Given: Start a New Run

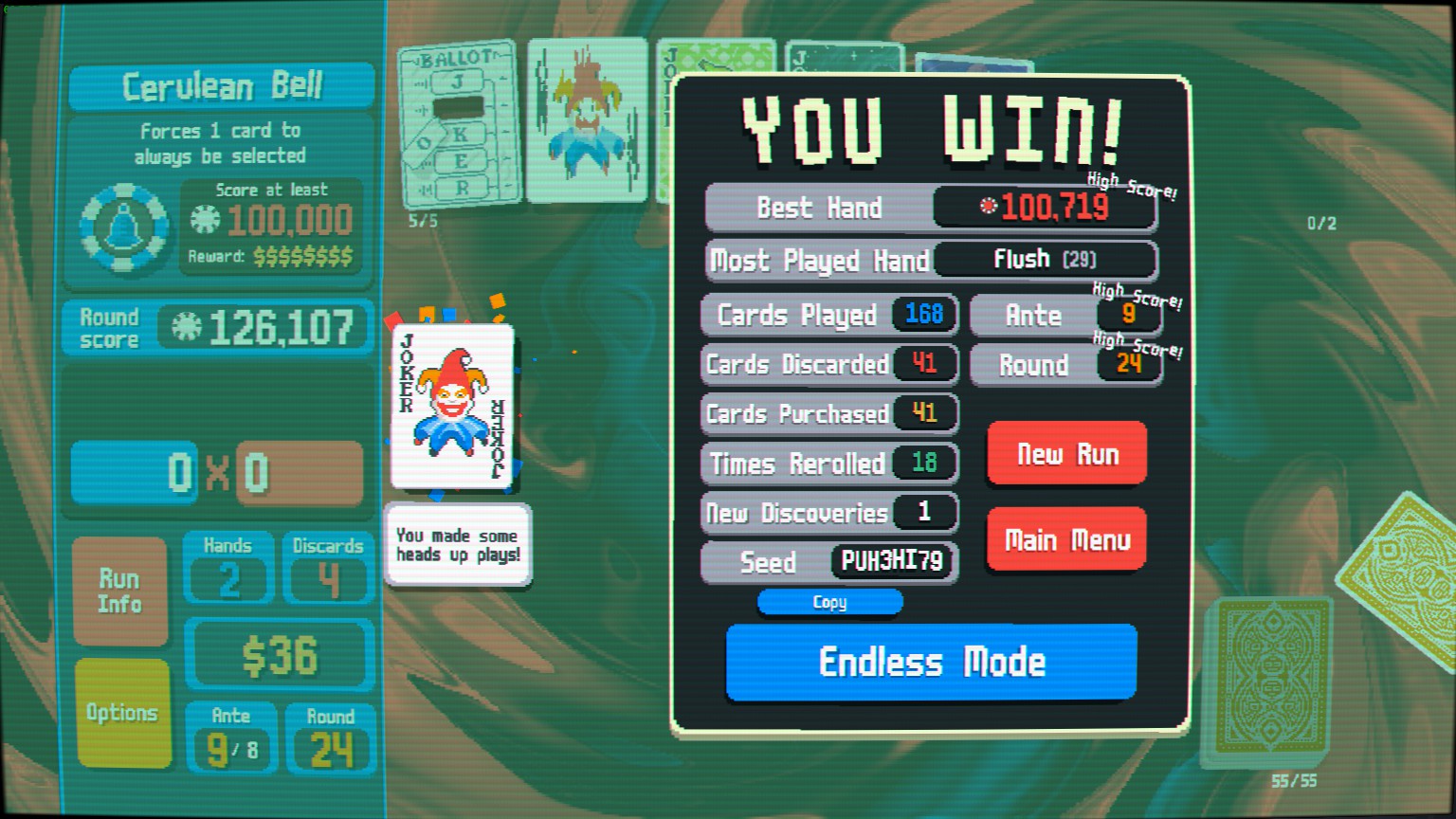Looking at the screenshot, I should [1066, 454].
